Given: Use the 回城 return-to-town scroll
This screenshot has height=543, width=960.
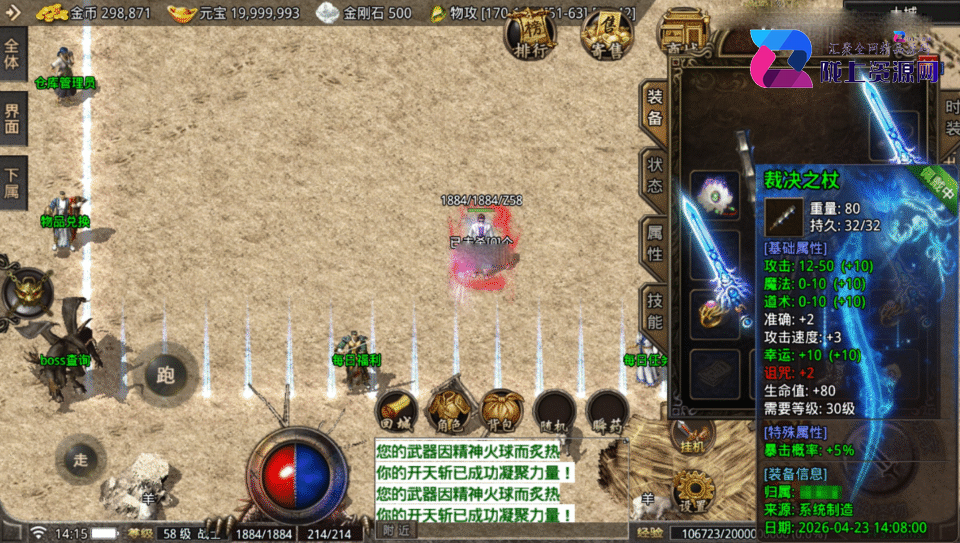Looking at the screenshot, I should [396, 408].
